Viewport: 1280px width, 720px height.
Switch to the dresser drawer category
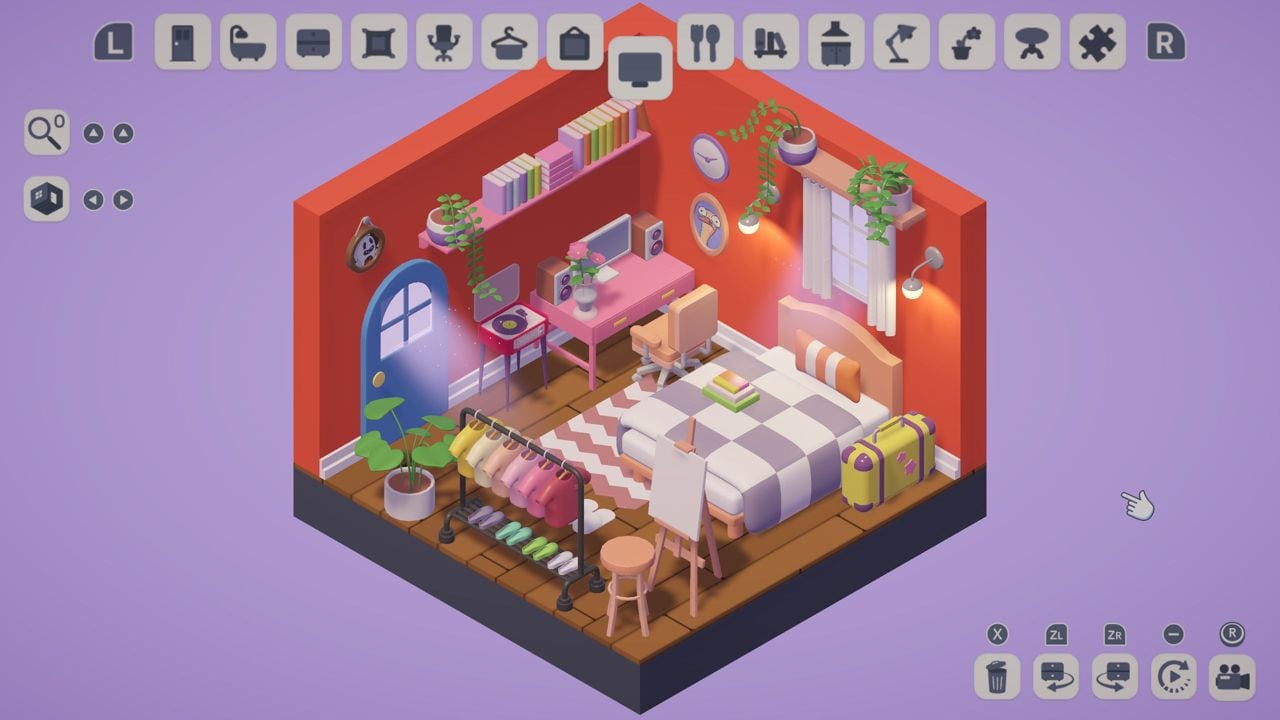(313, 42)
